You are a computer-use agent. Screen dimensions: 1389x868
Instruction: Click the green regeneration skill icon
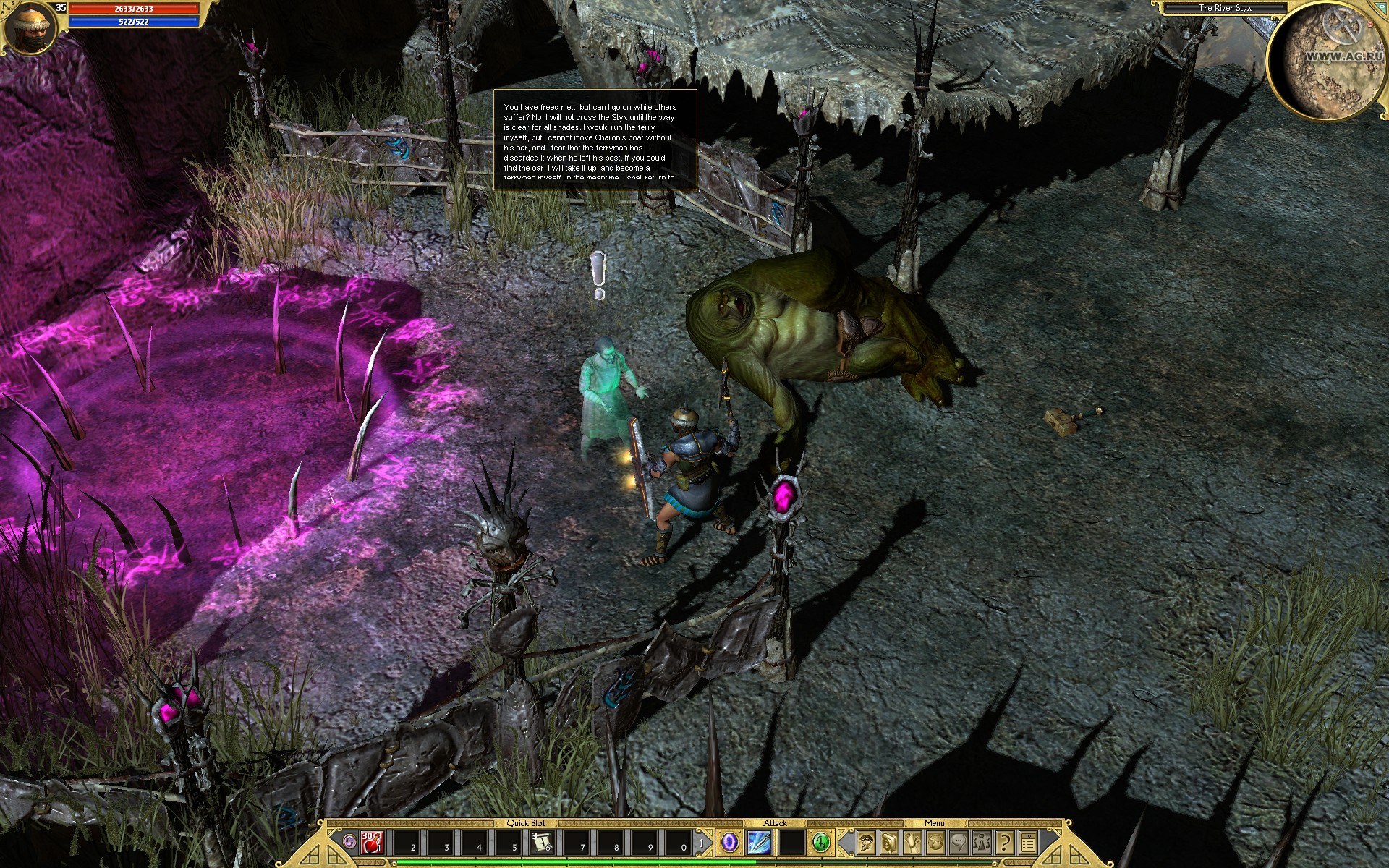(x=820, y=843)
